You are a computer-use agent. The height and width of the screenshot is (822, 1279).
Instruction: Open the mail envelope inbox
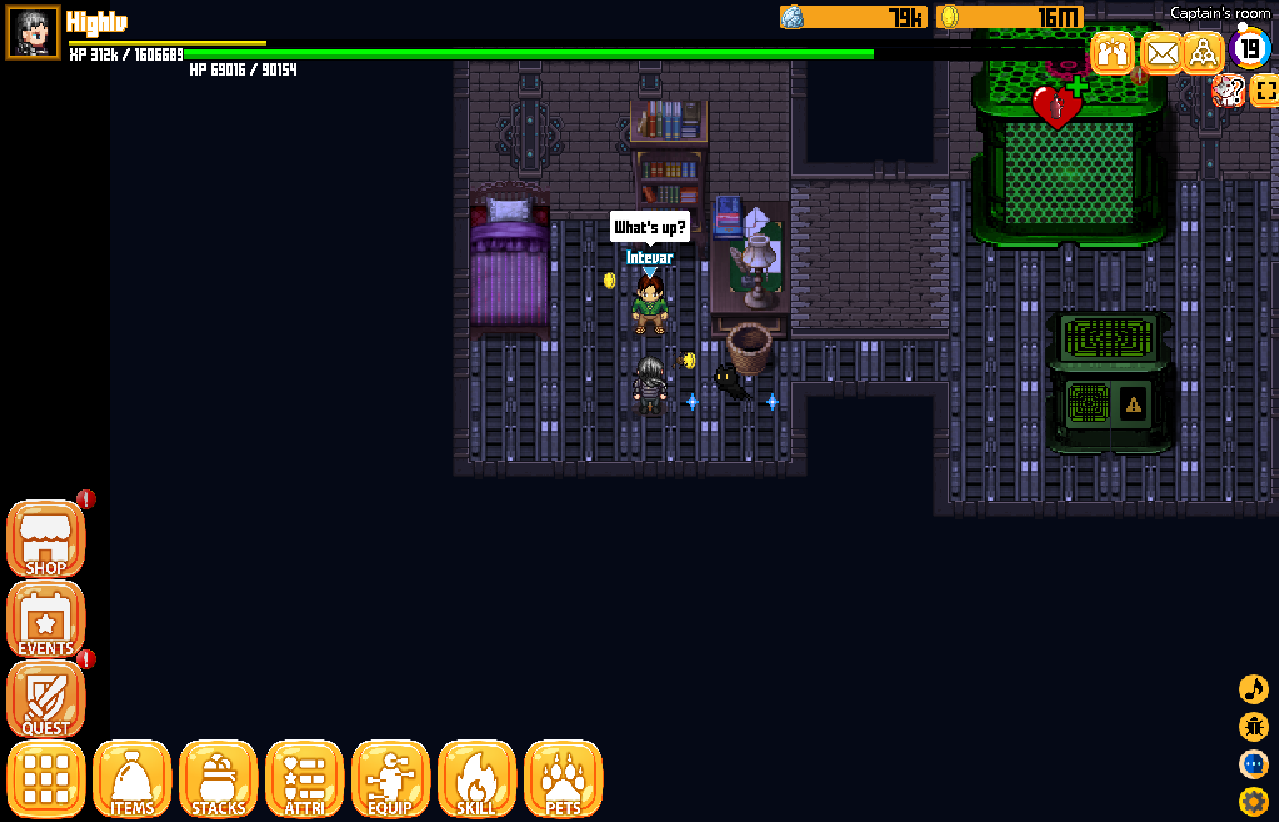1161,52
